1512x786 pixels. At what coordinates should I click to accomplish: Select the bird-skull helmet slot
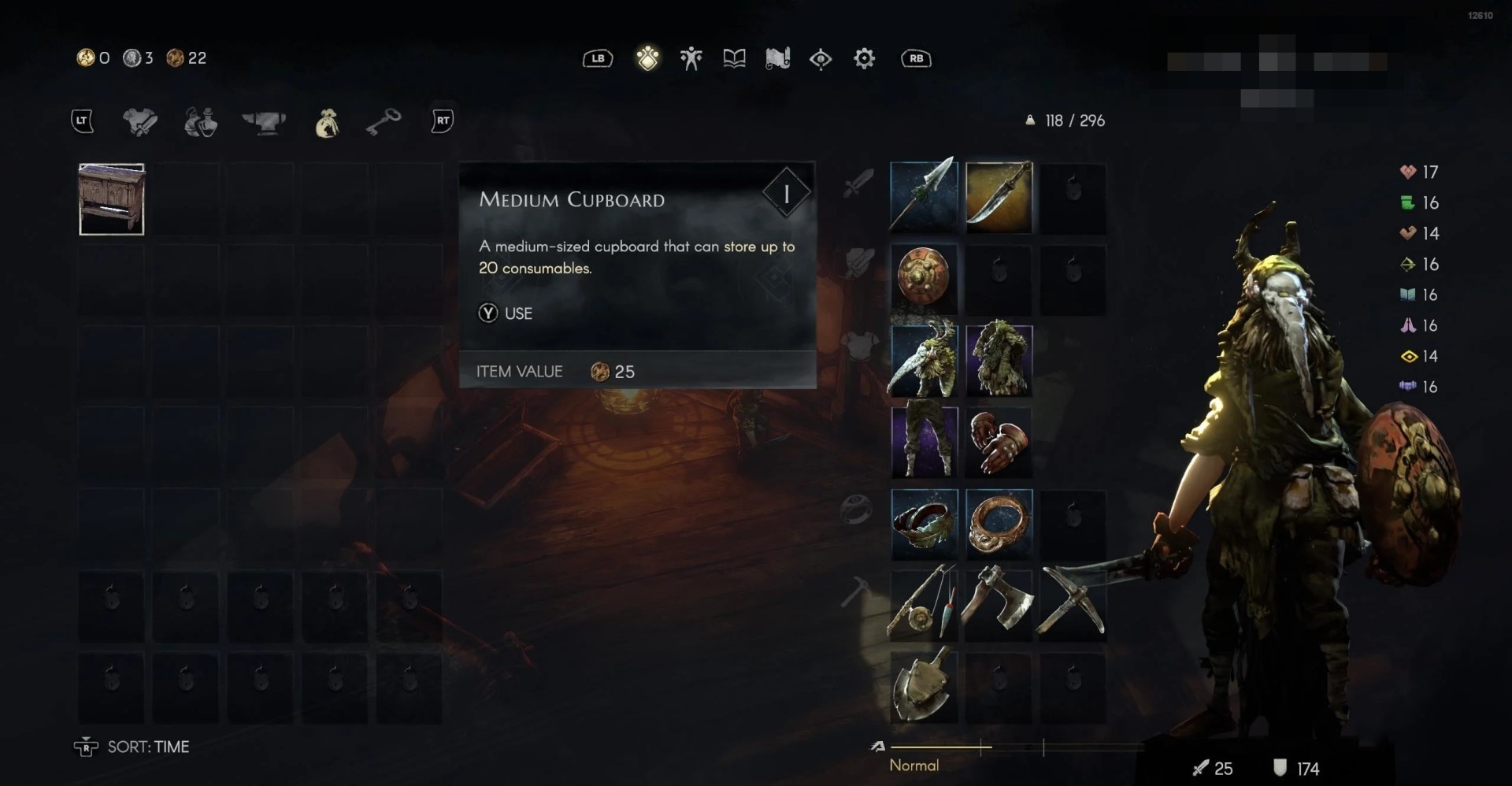coord(923,360)
